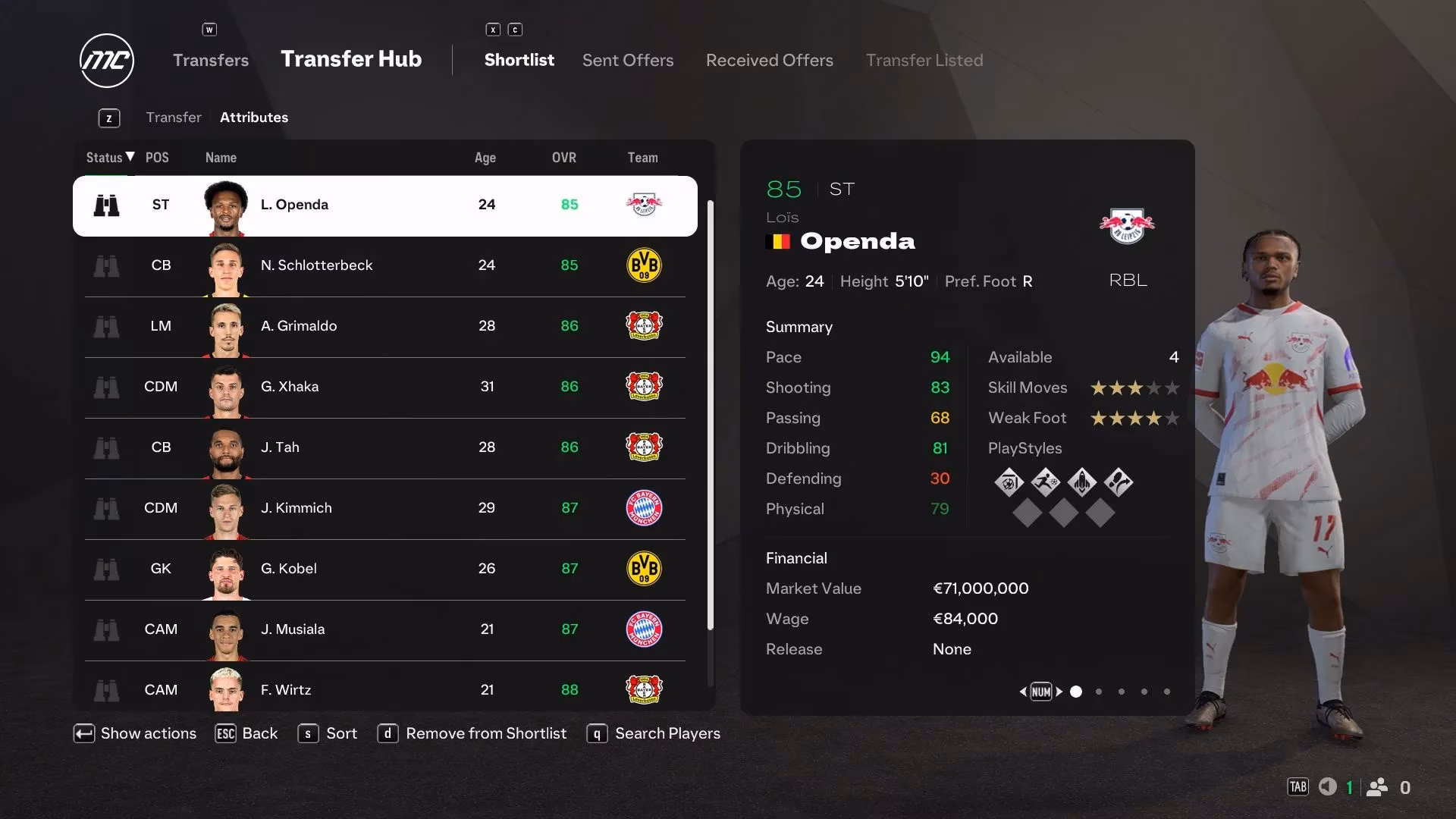
Task: Click the Borussia Dortmund badge for N. Schlotterbeck
Action: coord(644,265)
